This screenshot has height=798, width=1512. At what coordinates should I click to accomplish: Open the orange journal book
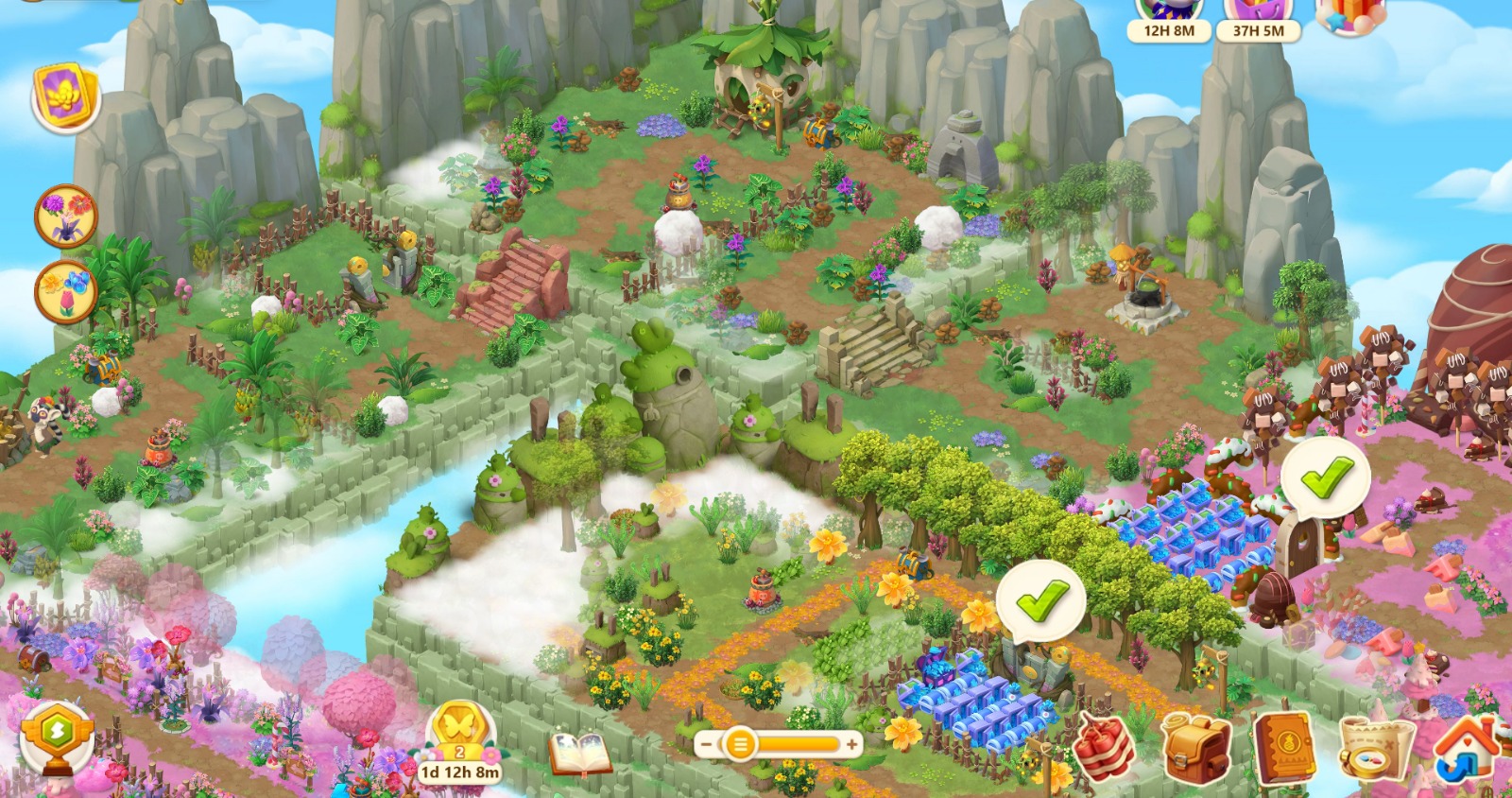[1285, 747]
